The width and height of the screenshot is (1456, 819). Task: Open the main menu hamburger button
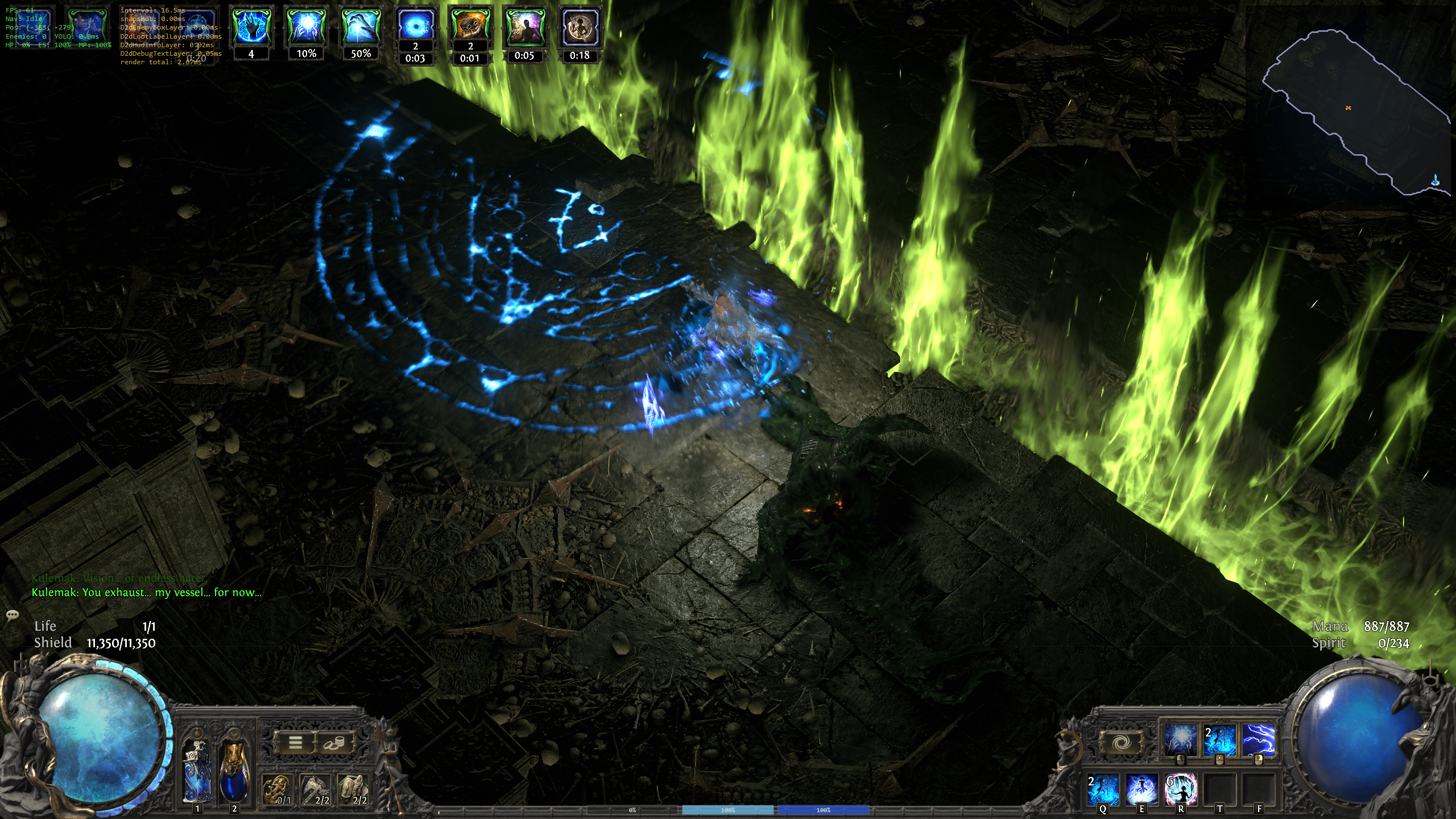pyautogui.click(x=295, y=742)
